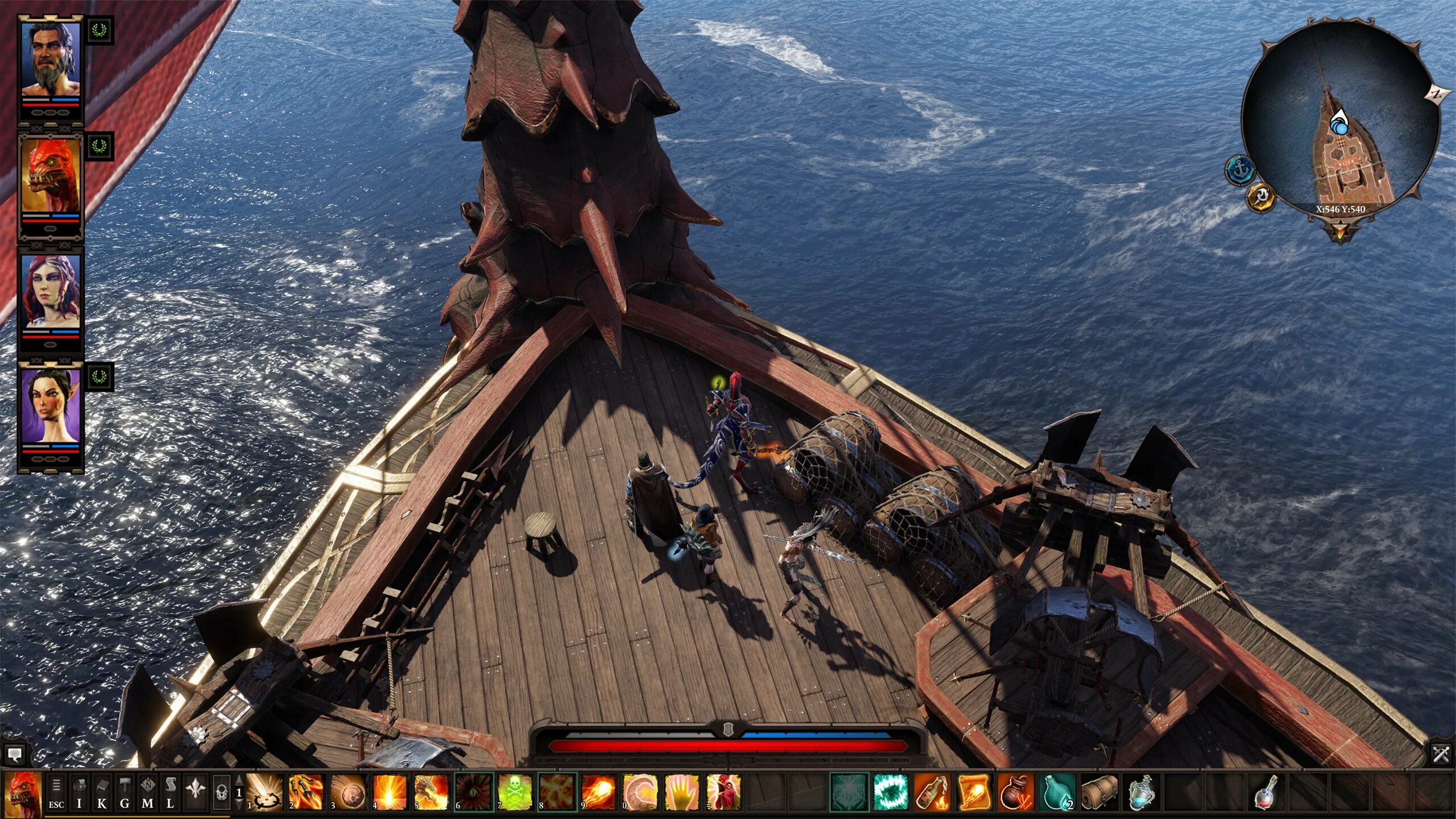Screen dimensions: 1456x819
Task: Open the skills book K button
Action: (x=102, y=792)
